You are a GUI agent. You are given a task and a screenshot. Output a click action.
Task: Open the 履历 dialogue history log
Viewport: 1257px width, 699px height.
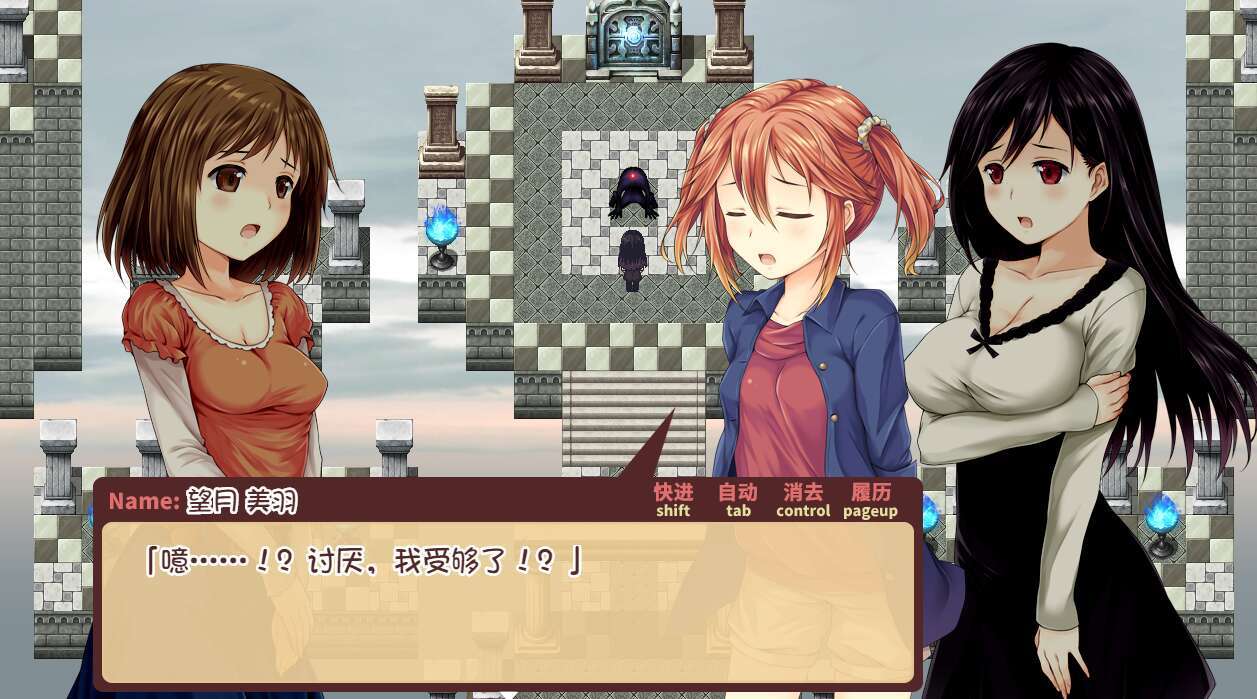pos(870,499)
